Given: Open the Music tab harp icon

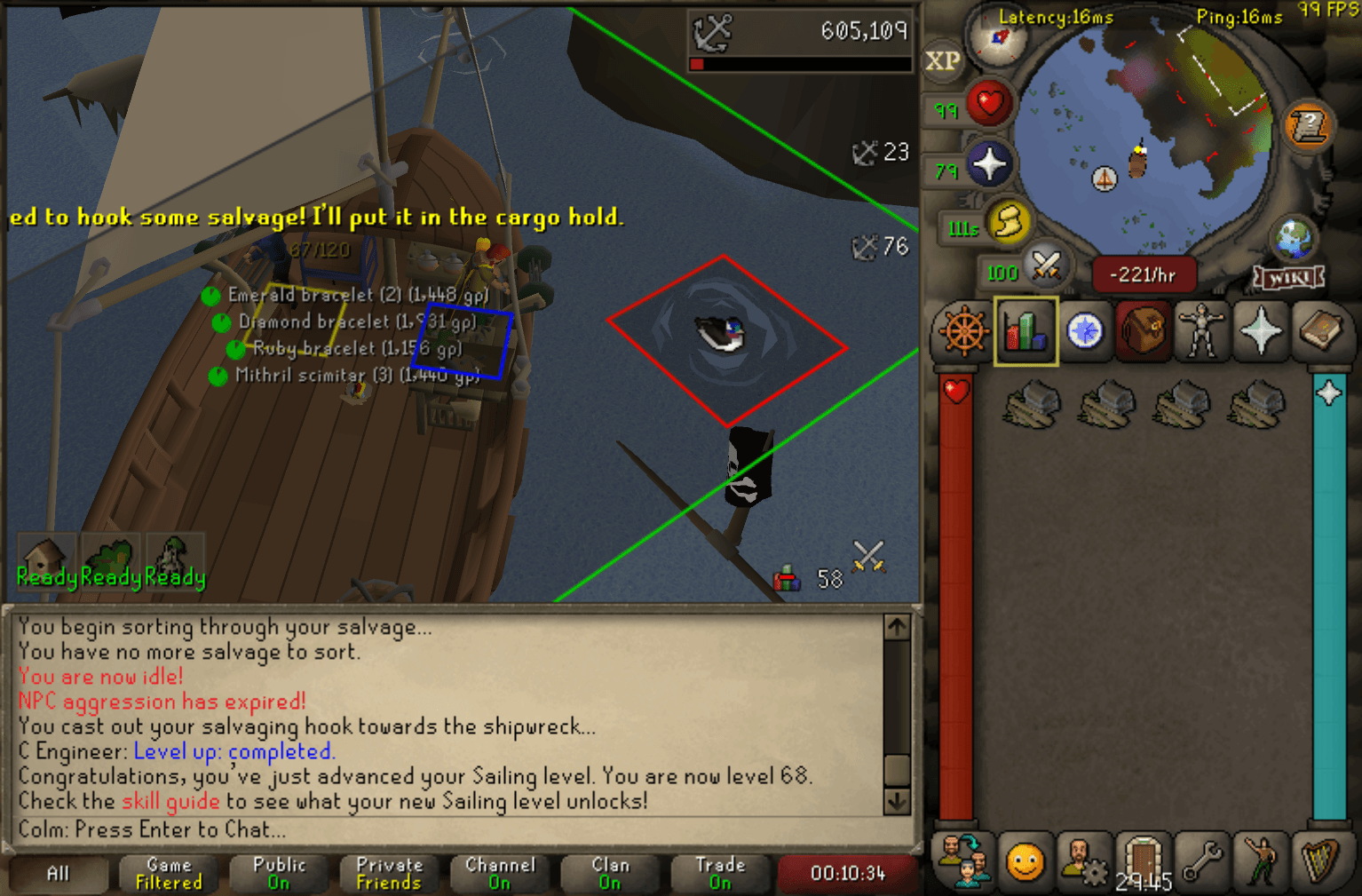Looking at the screenshot, I should [1323, 861].
